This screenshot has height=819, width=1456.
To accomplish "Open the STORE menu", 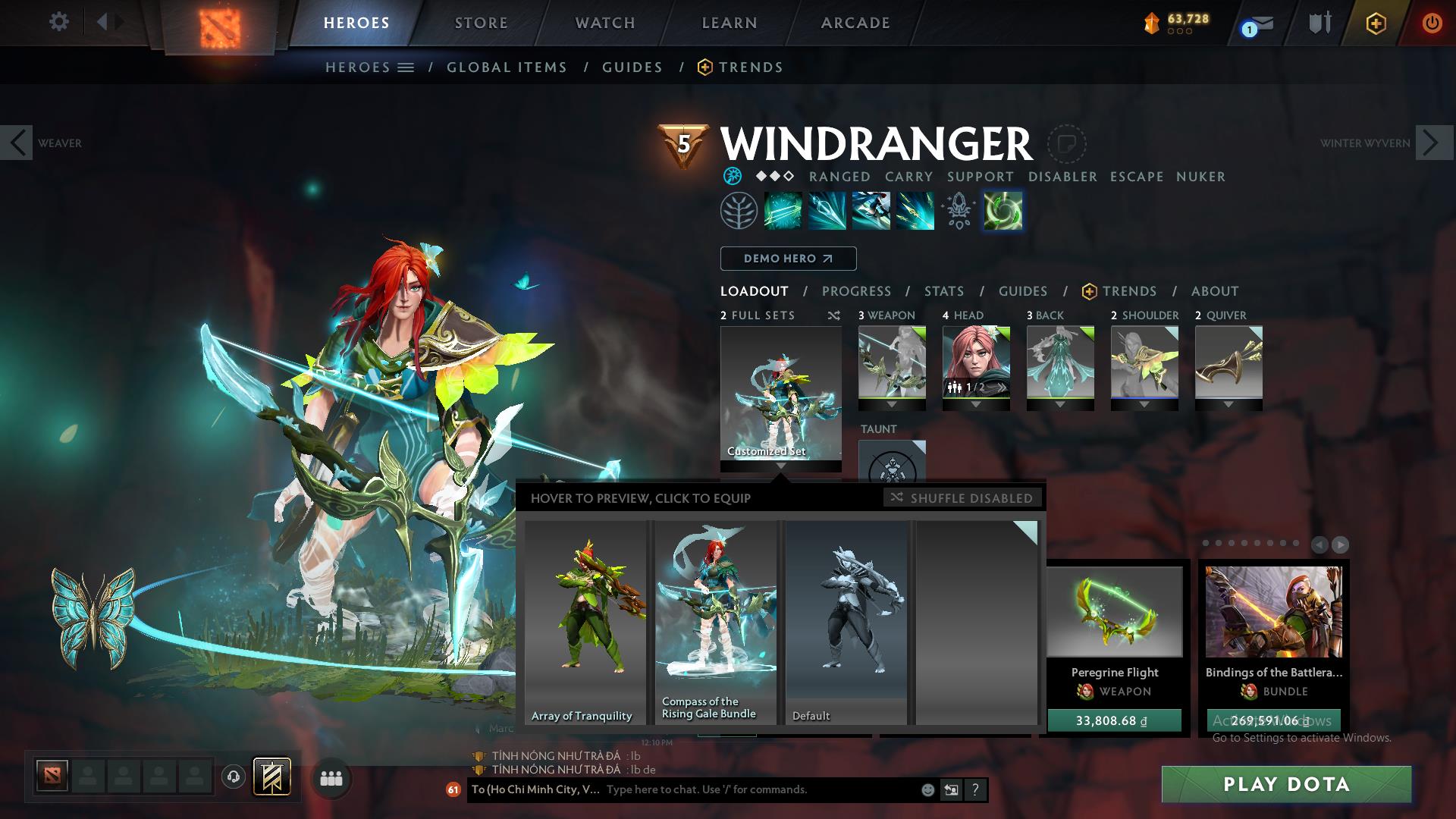I will pos(481,23).
